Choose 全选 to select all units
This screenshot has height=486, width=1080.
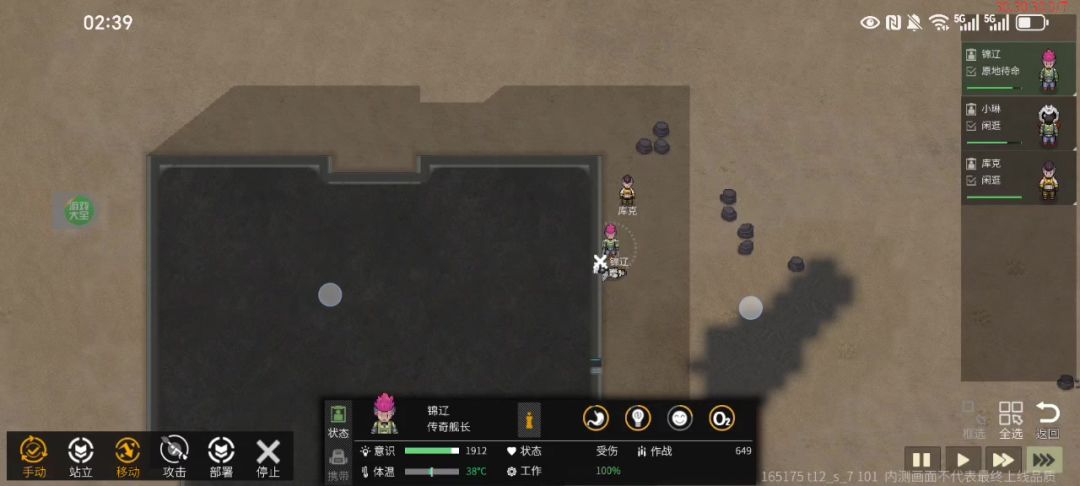(x=1010, y=420)
